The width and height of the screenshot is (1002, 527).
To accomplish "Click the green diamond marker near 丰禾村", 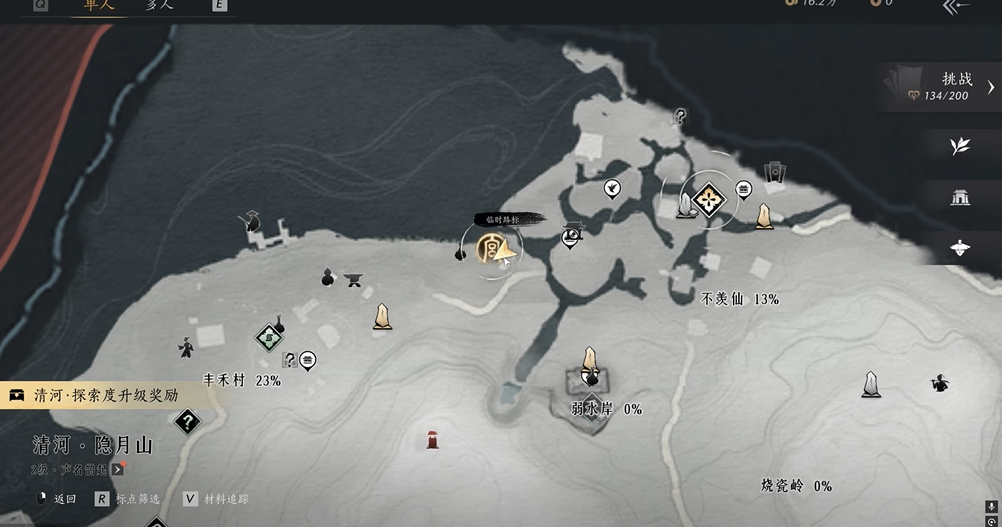I will tap(269, 338).
